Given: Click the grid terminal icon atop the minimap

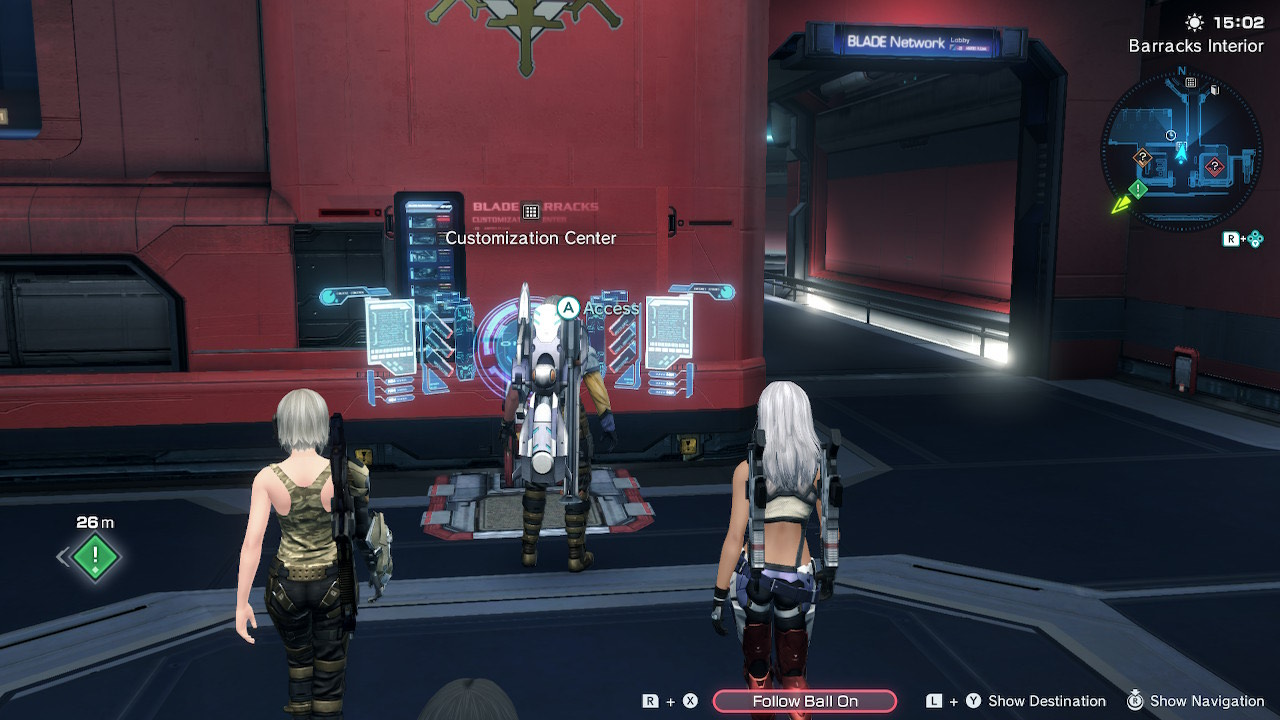Looking at the screenshot, I should click(x=1191, y=82).
